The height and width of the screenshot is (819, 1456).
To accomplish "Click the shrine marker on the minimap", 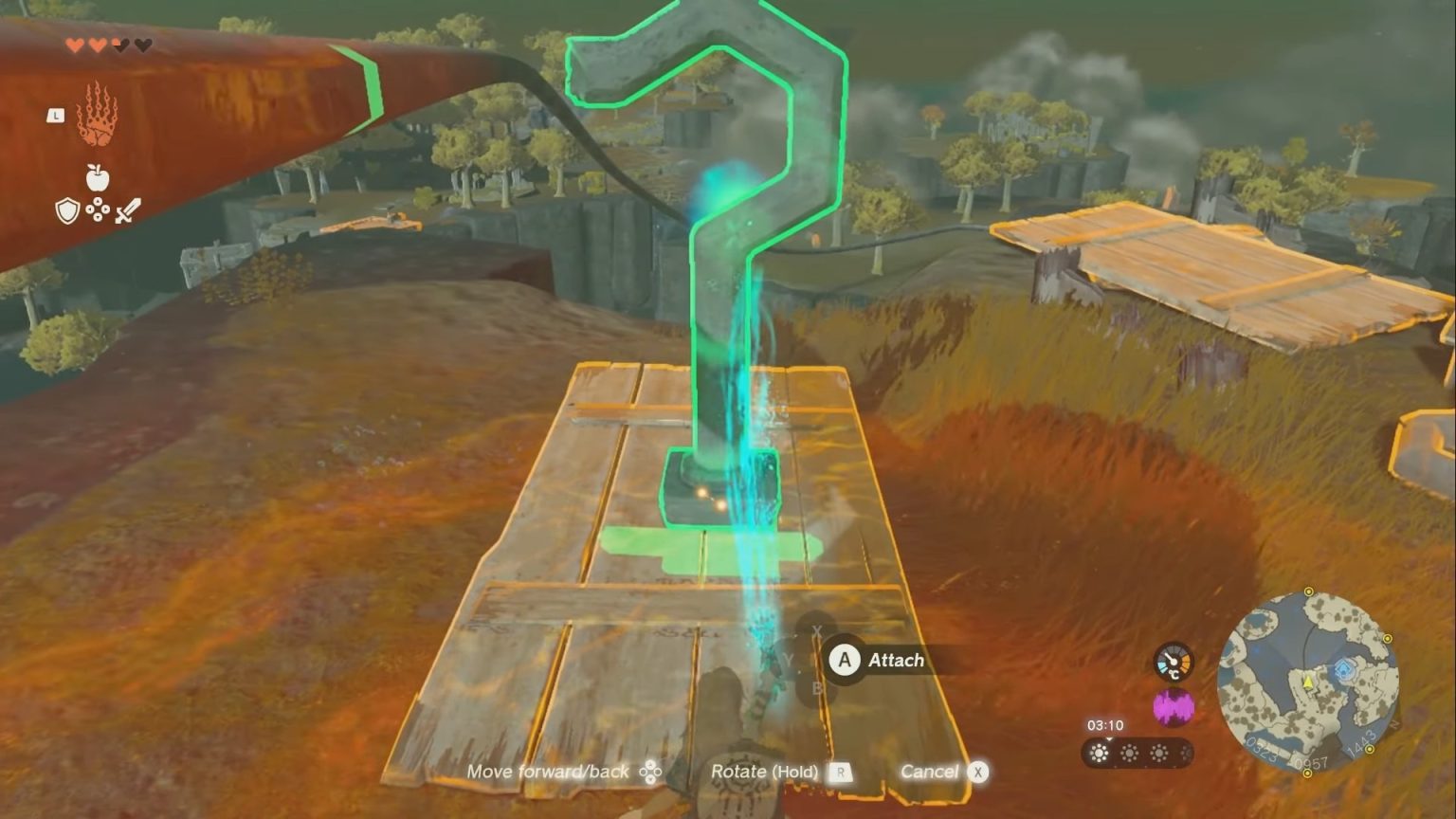I will click(1344, 667).
